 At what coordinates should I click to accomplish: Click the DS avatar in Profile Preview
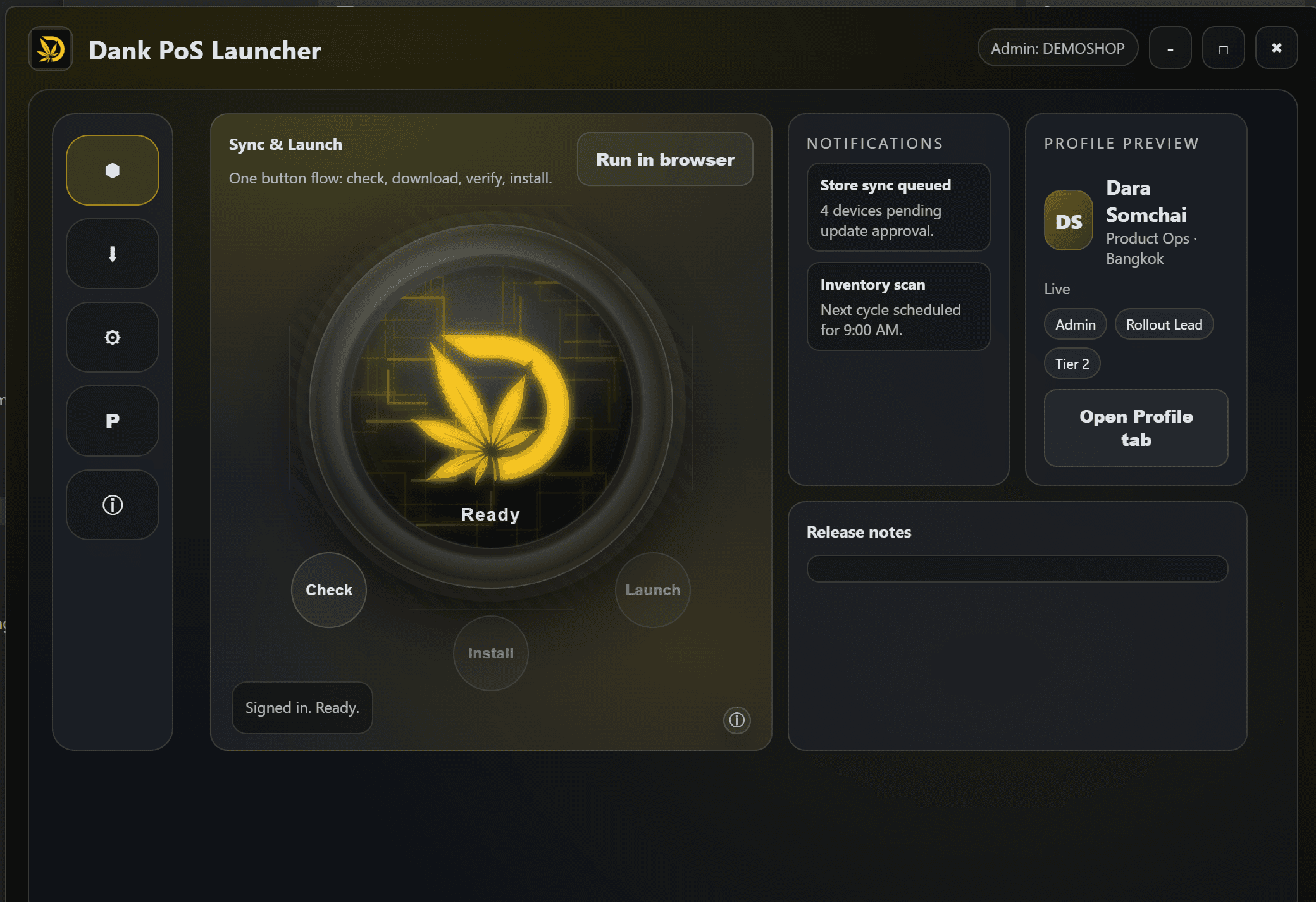pyautogui.click(x=1068, y=220)
